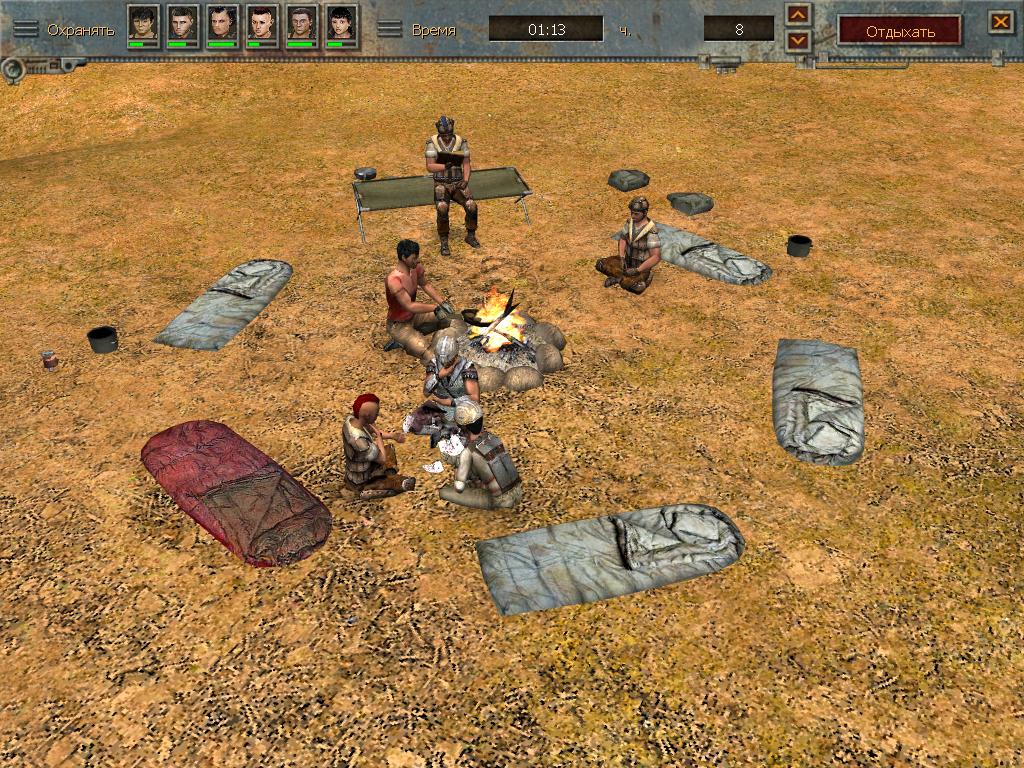The height and width of the screenshot is (768, 1024).
Task: Select the dark-skinned man's portrait
Action: click(x=302, y=23)
